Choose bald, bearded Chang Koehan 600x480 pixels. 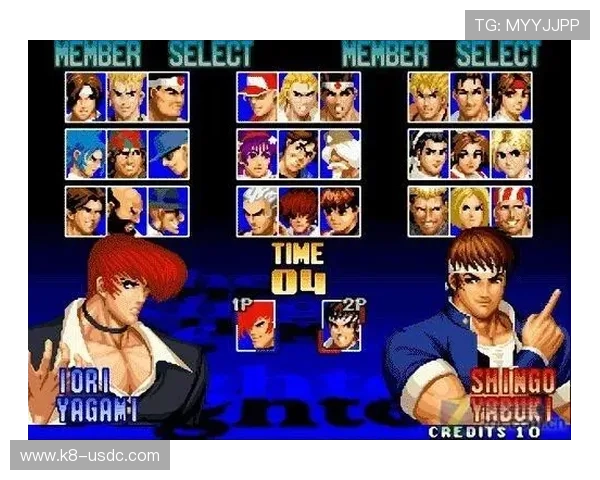coord(126,211)
